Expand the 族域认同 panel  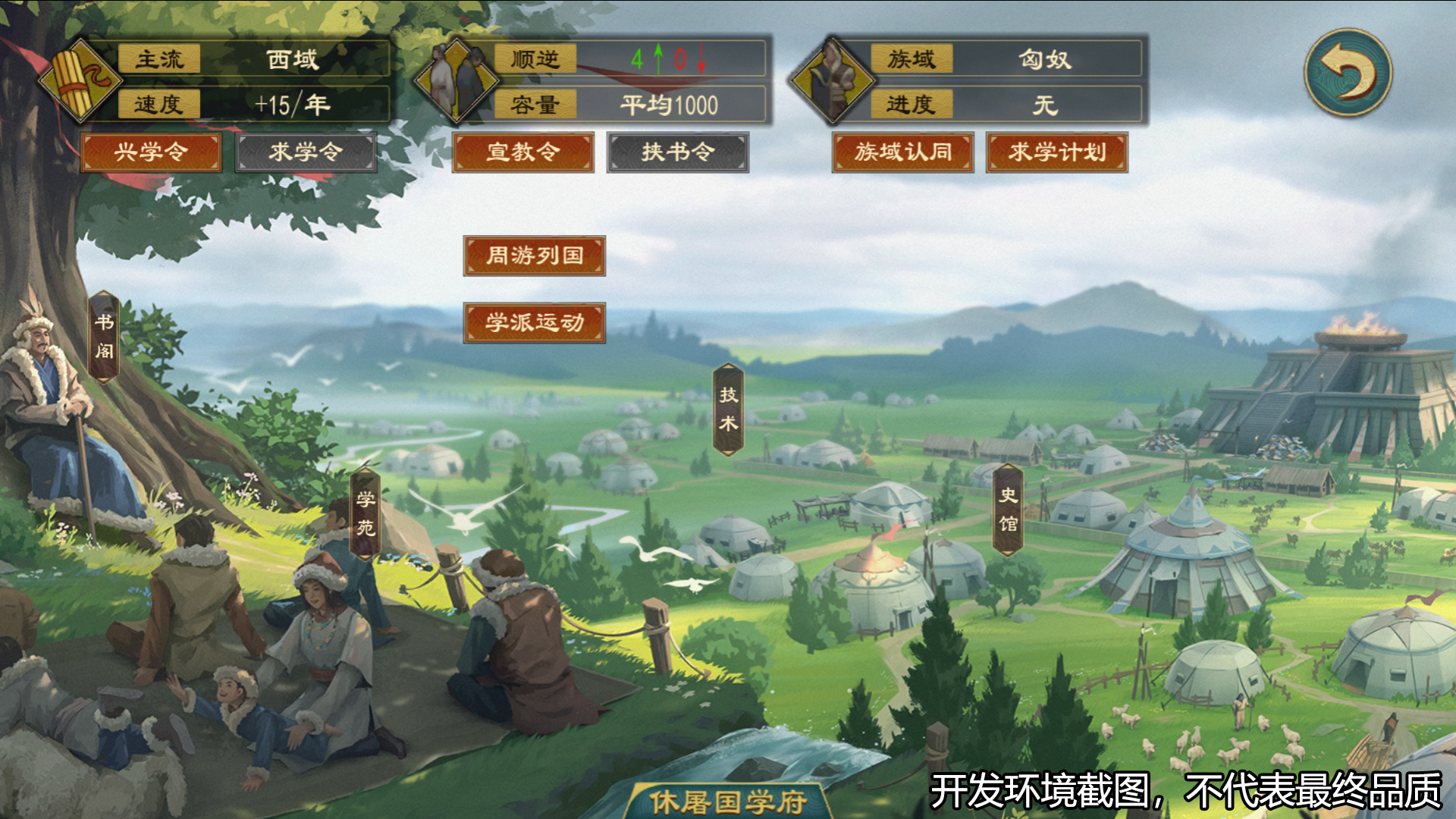tap(903, 152)
